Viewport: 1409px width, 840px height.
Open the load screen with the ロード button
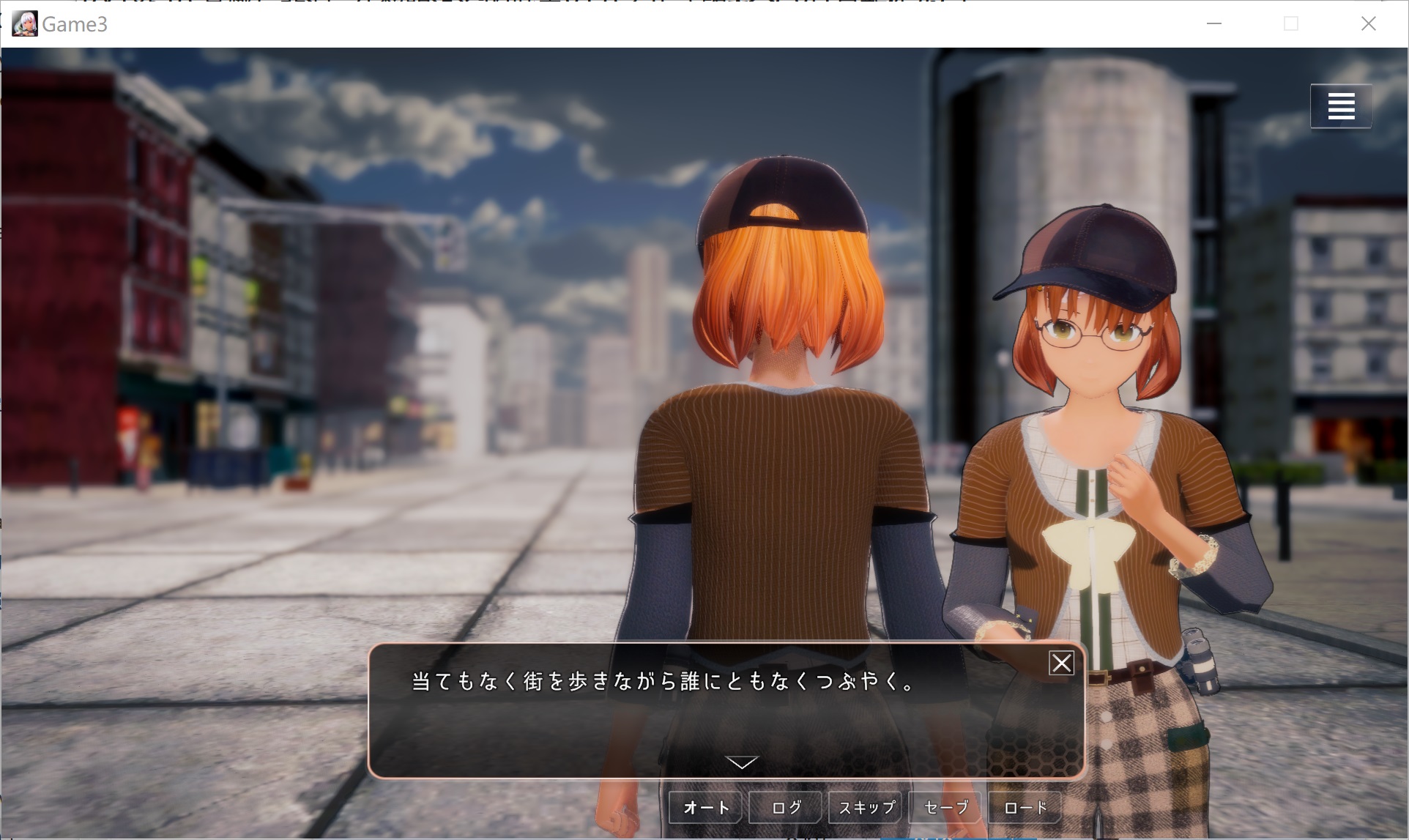tap(1024, 807)
